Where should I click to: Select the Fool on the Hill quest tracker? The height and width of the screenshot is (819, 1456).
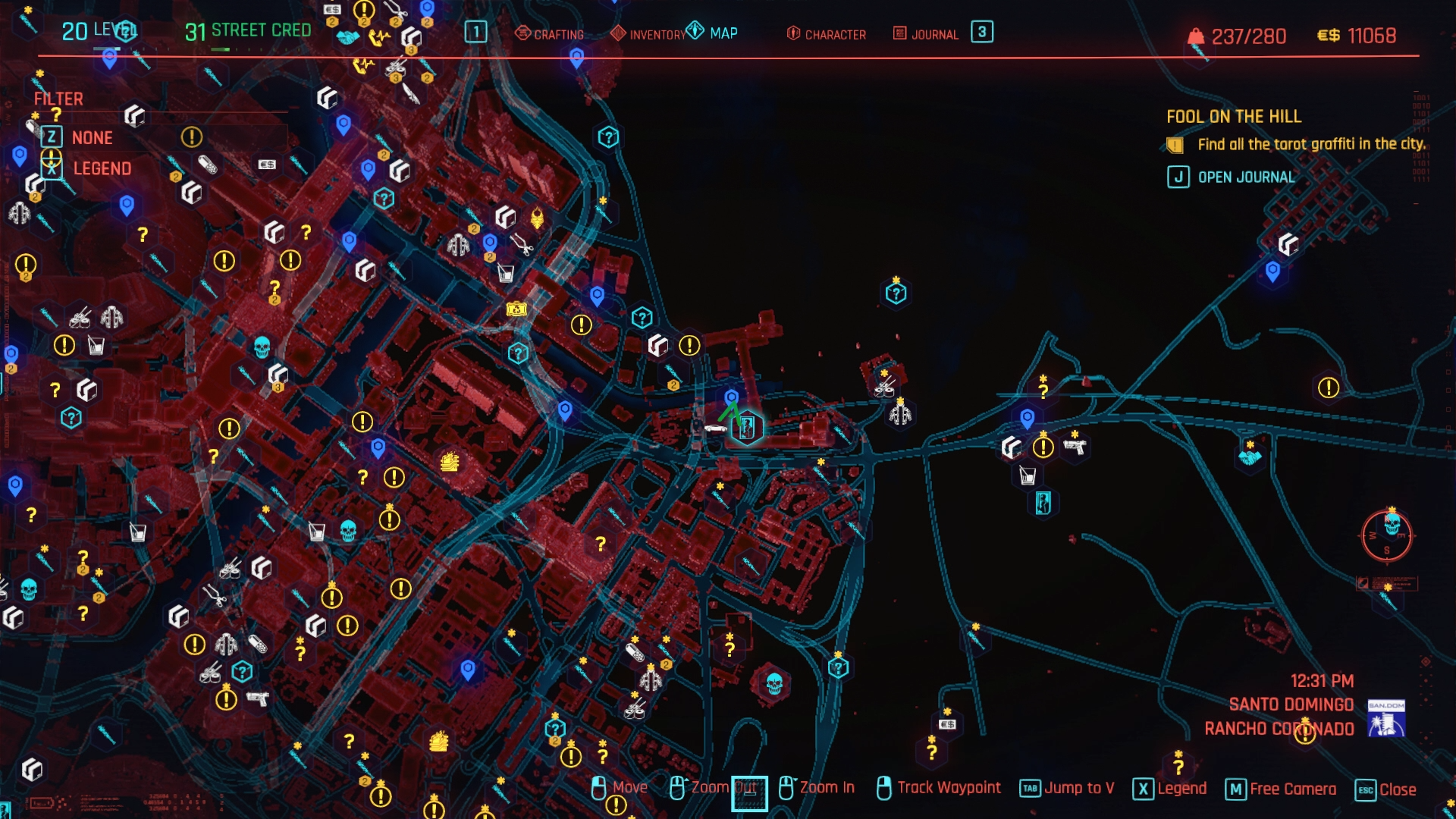point(1233,117)
